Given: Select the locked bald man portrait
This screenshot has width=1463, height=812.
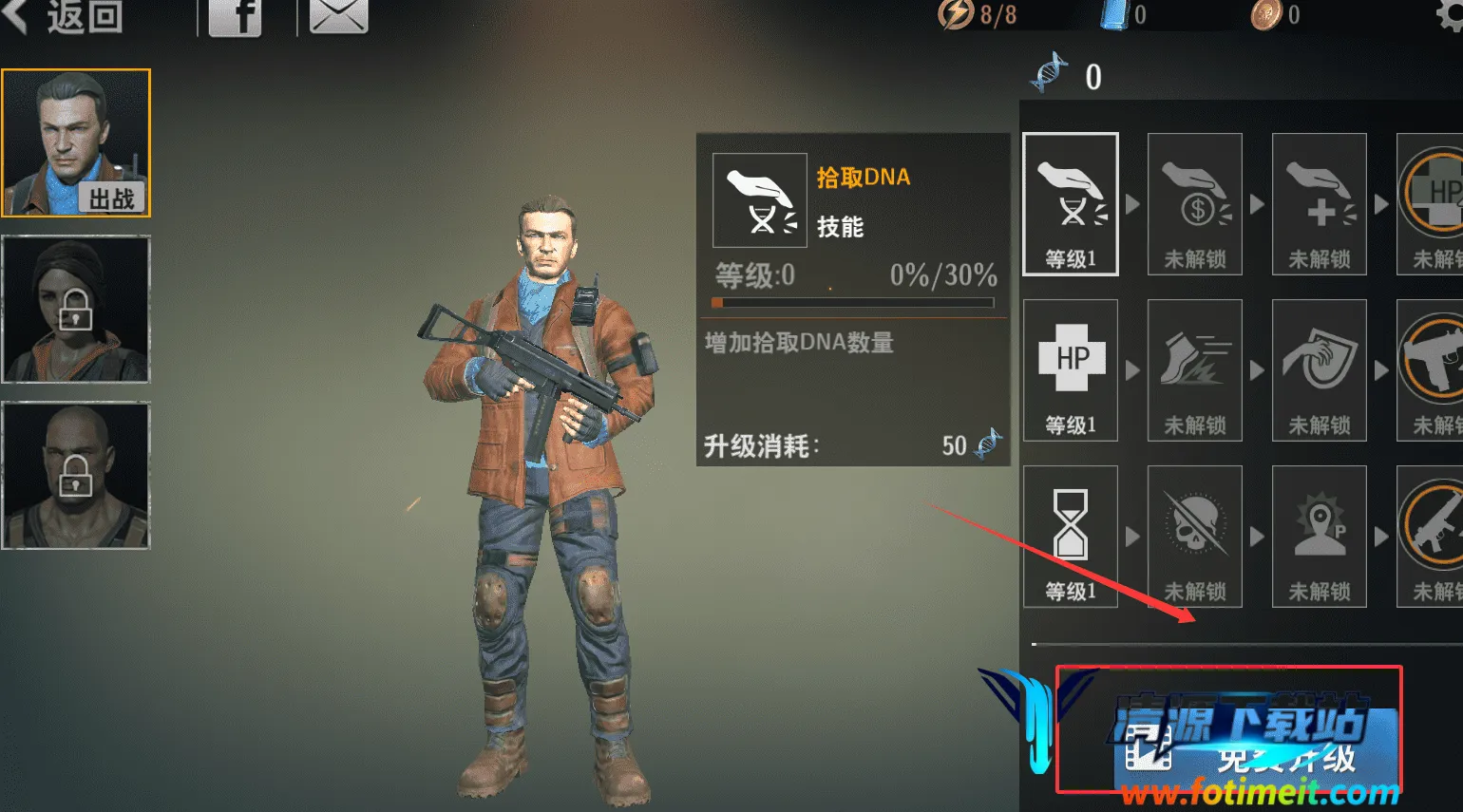Looking at the screenshot, I should [x=76, y=475].
